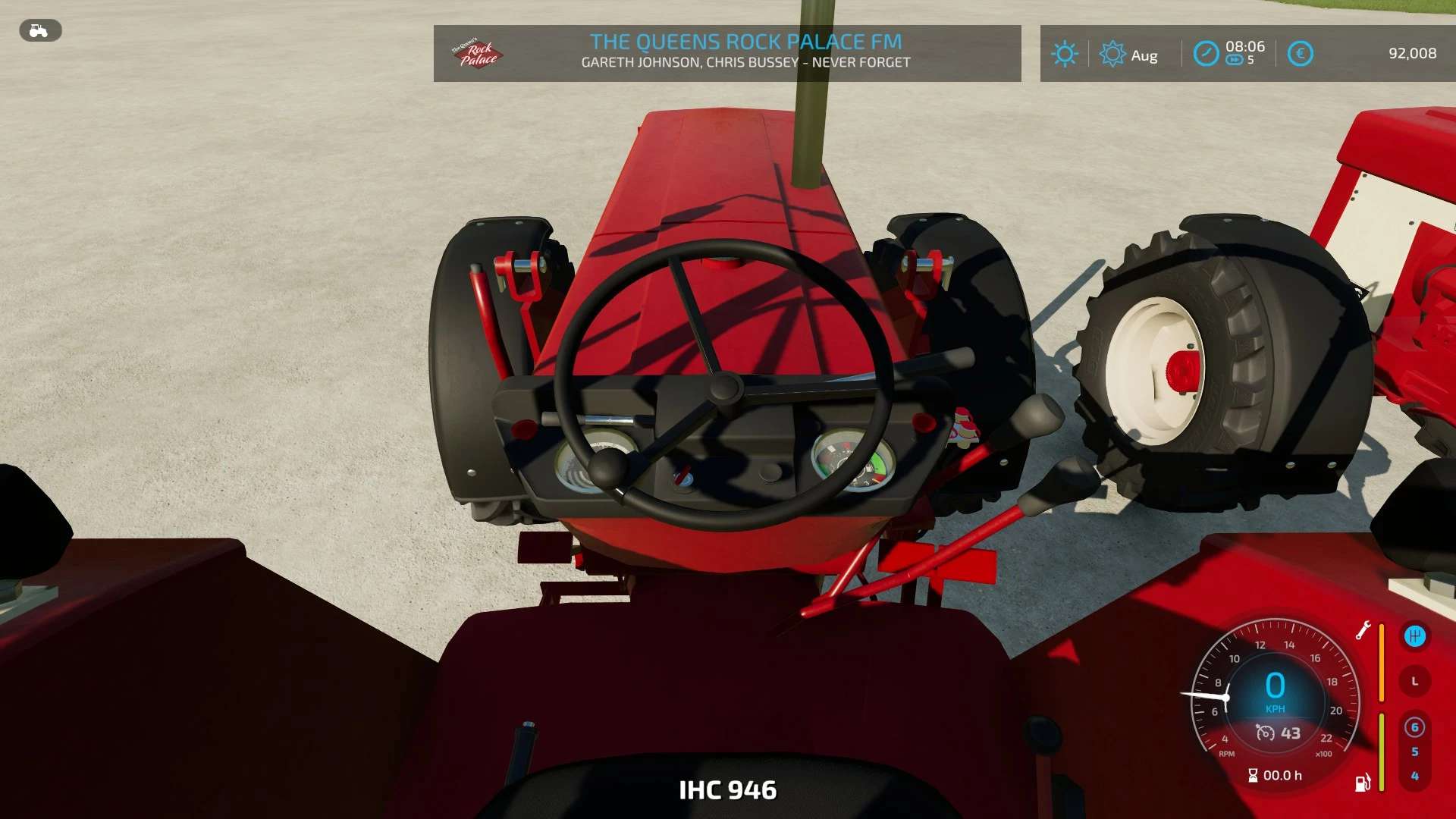Select the euro money icon
Image resolution: width=1456 pixels, height=819 pixels.
(x=1300, y=54)
